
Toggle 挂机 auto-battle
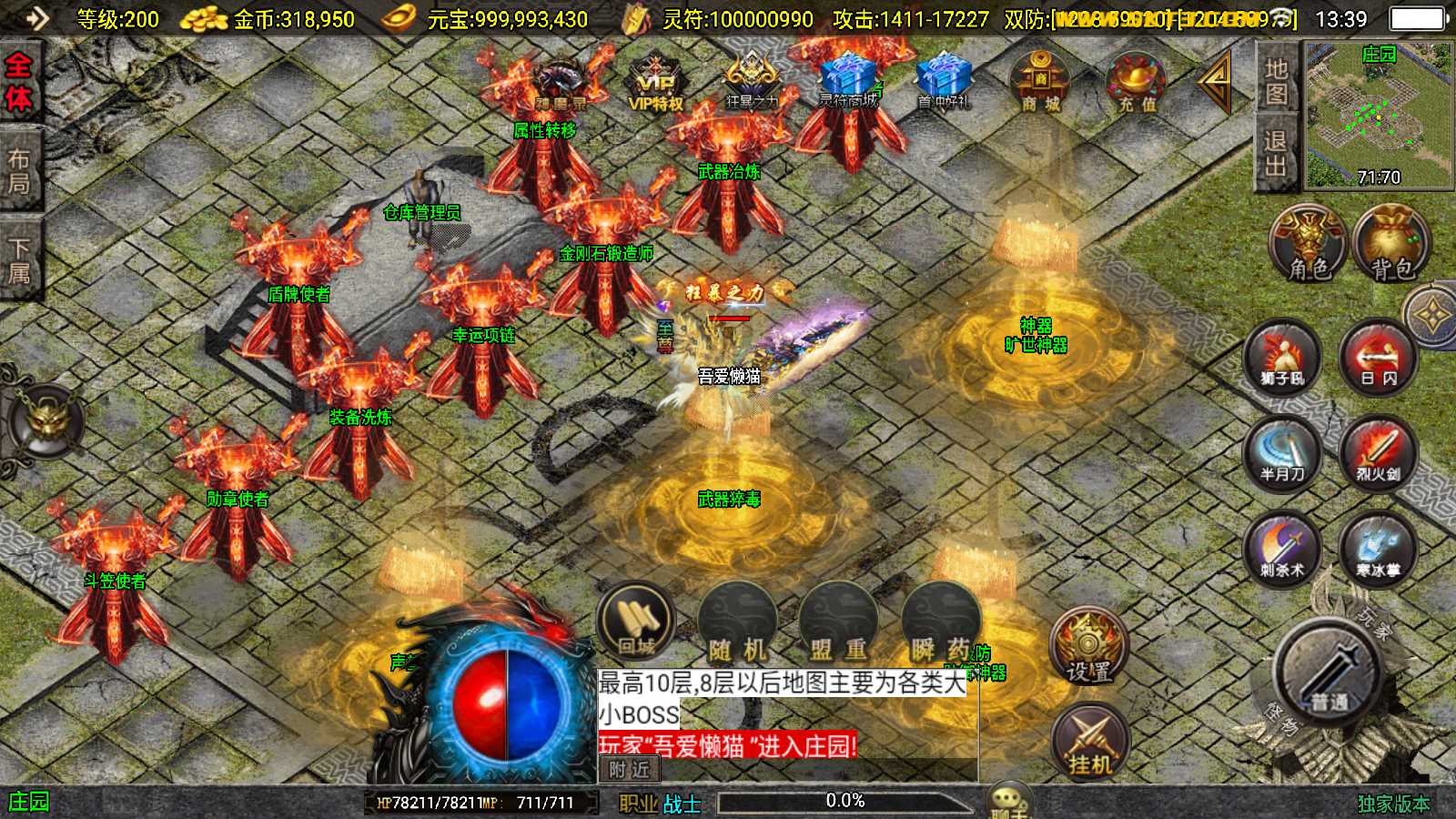coord(1089,742)
